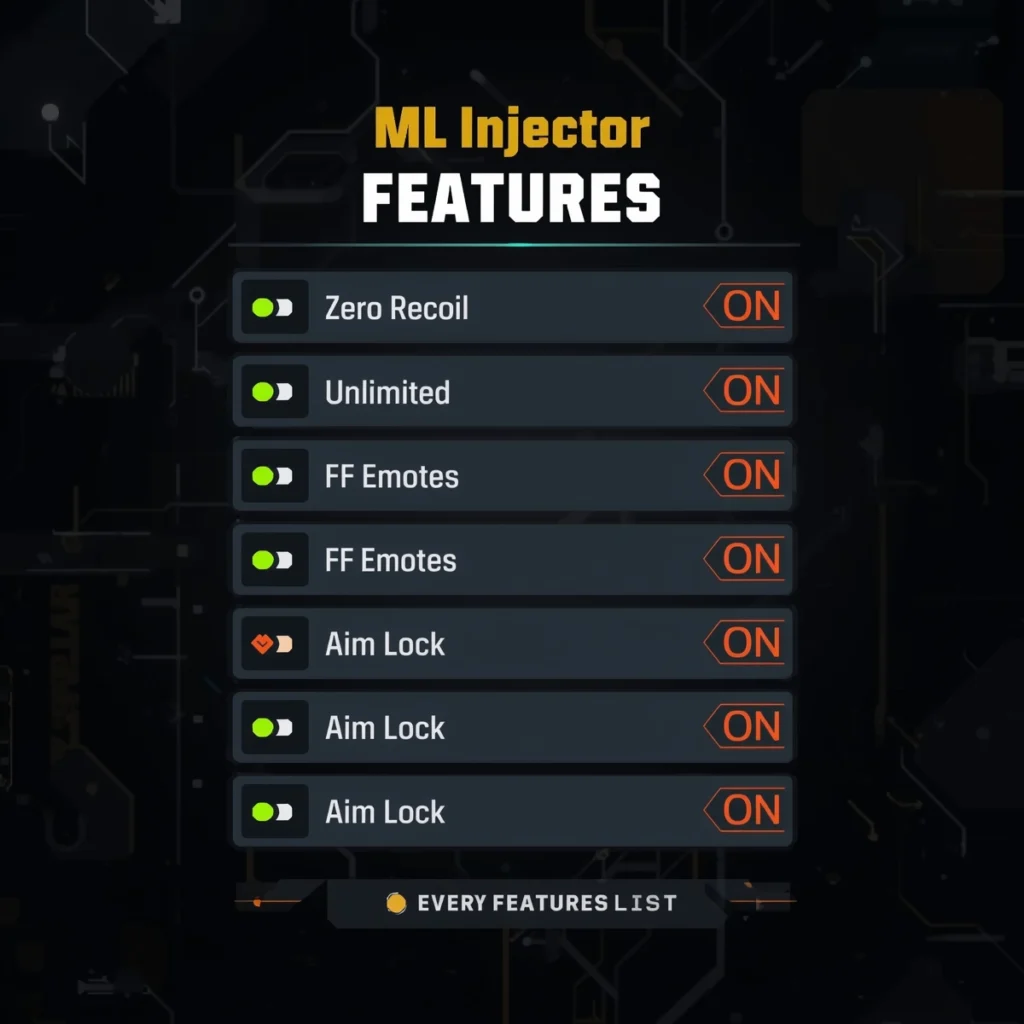Viewport: 1024px width, 1024px height.
Task: Toggle the Unlimited feature switch
Action: pyautogui.click(x=273, y=392)
